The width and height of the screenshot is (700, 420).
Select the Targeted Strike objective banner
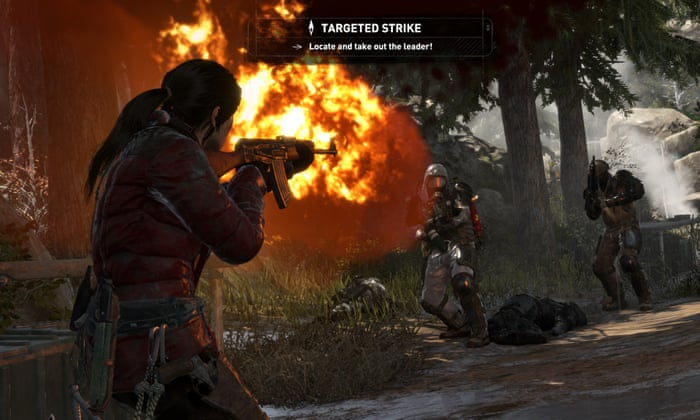370,36
